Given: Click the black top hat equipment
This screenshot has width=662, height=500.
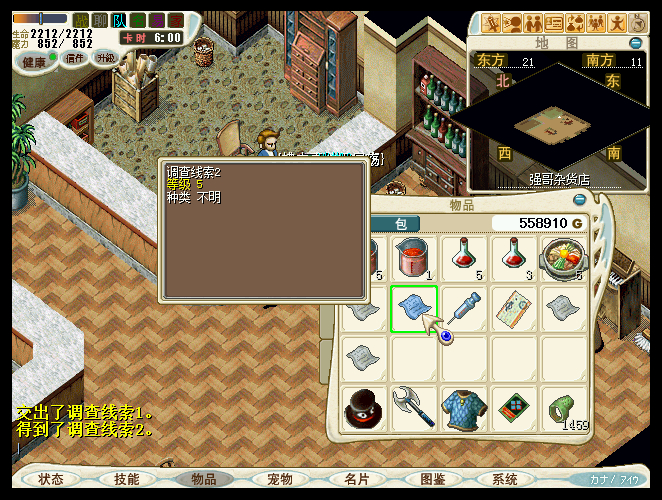Looking at the screenshot, I should tap(362, 409).
